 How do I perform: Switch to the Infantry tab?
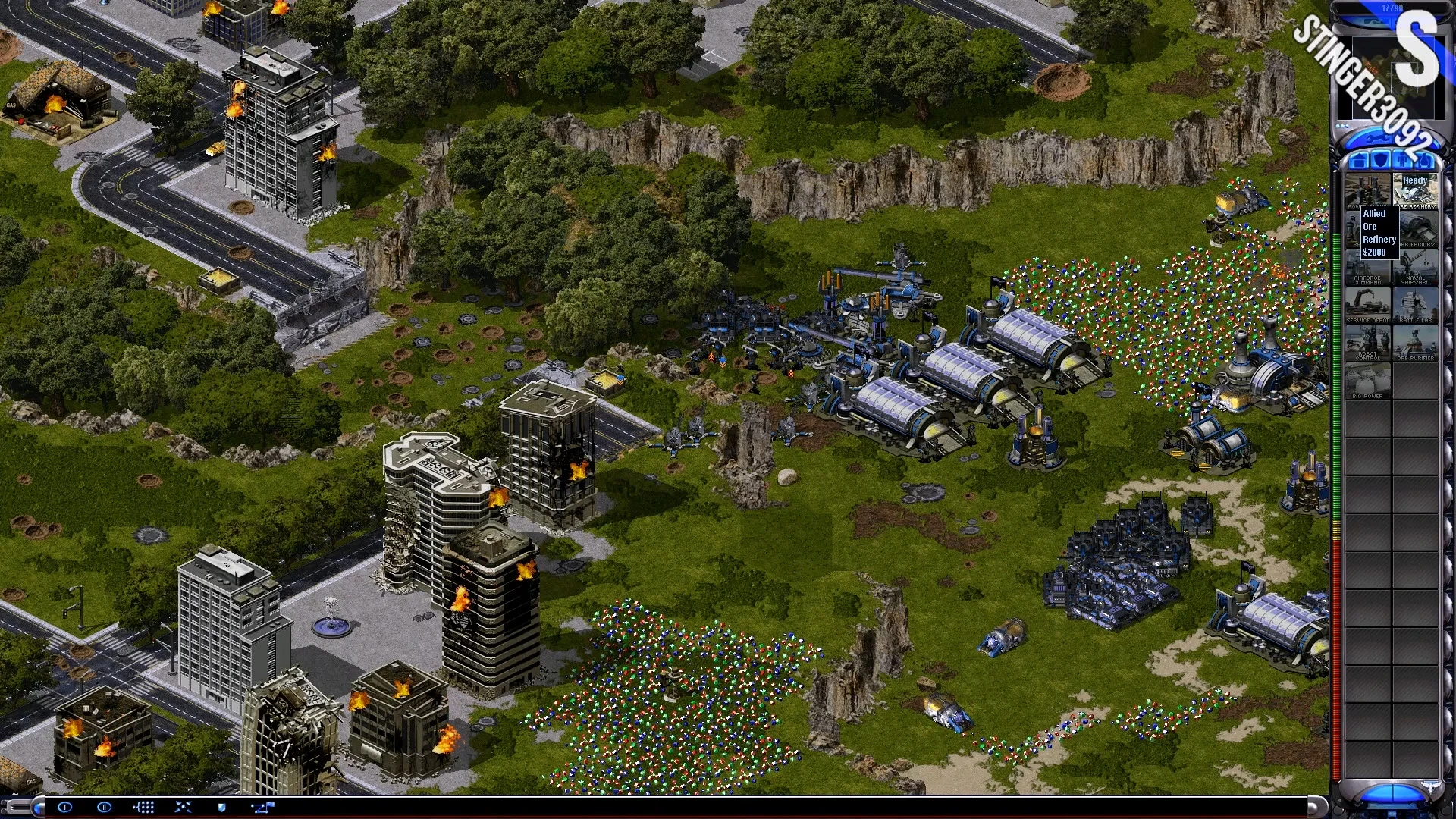click(x=1403, y=159)
